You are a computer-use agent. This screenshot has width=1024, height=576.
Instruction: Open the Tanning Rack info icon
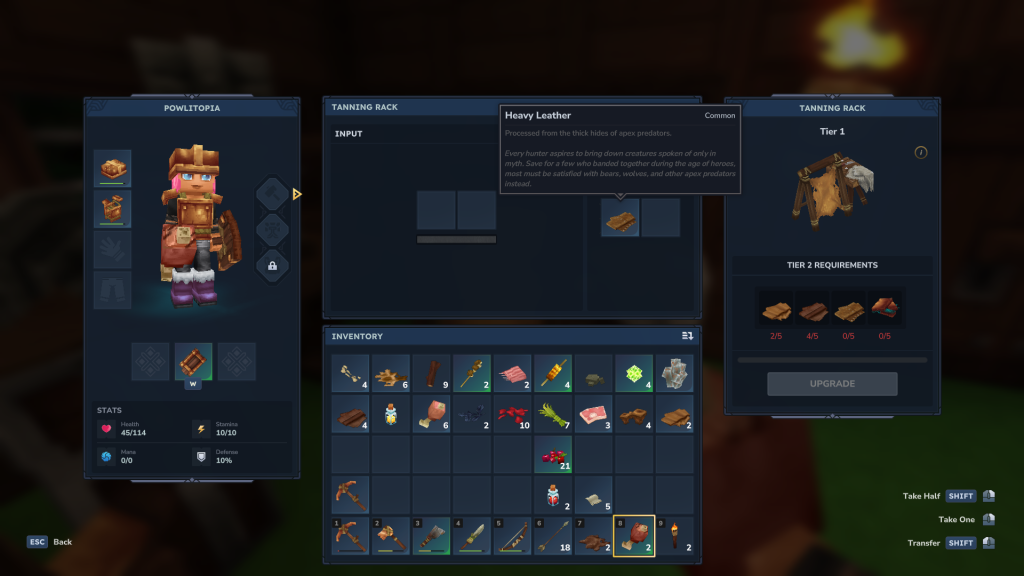(x=921, y=152)
